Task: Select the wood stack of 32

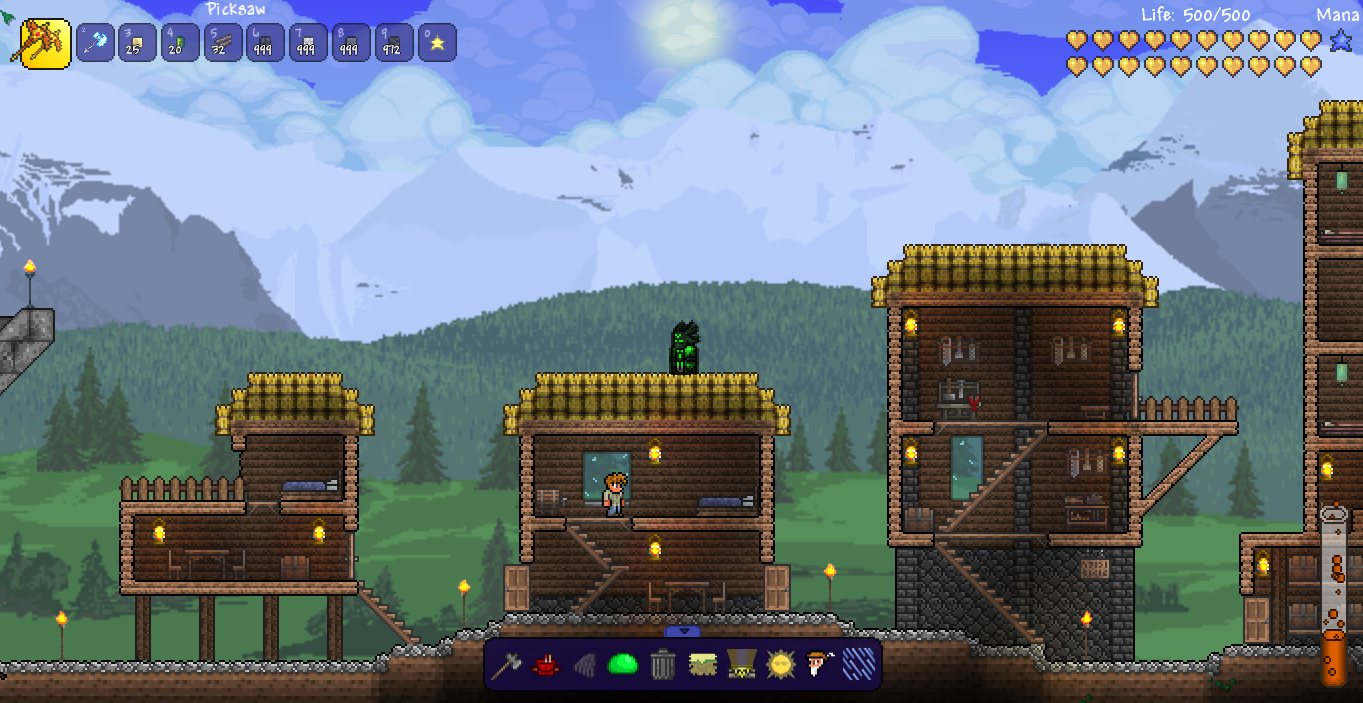Action: tap(223, 43)
